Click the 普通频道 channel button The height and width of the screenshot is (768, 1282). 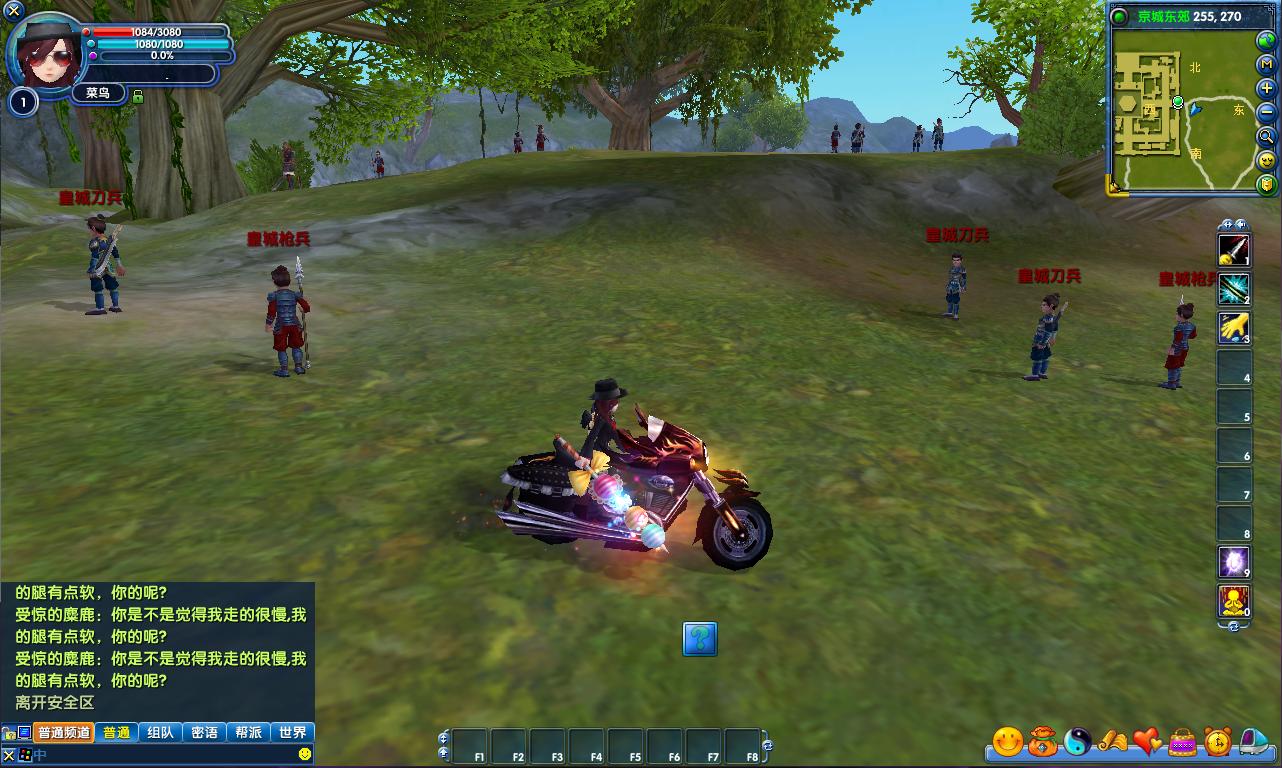coord(64,732)
